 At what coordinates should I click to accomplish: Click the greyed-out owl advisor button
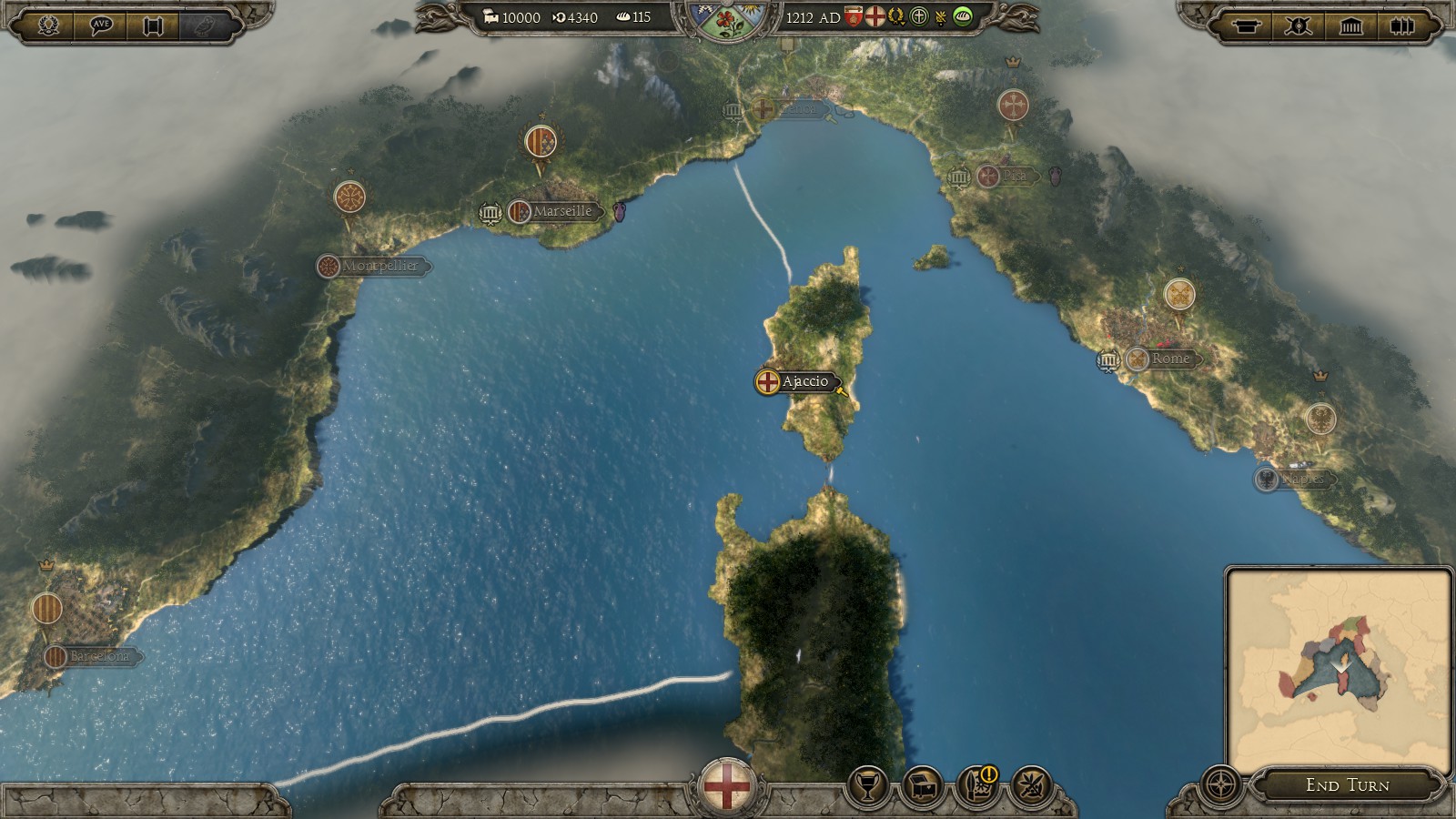point(207,25)
